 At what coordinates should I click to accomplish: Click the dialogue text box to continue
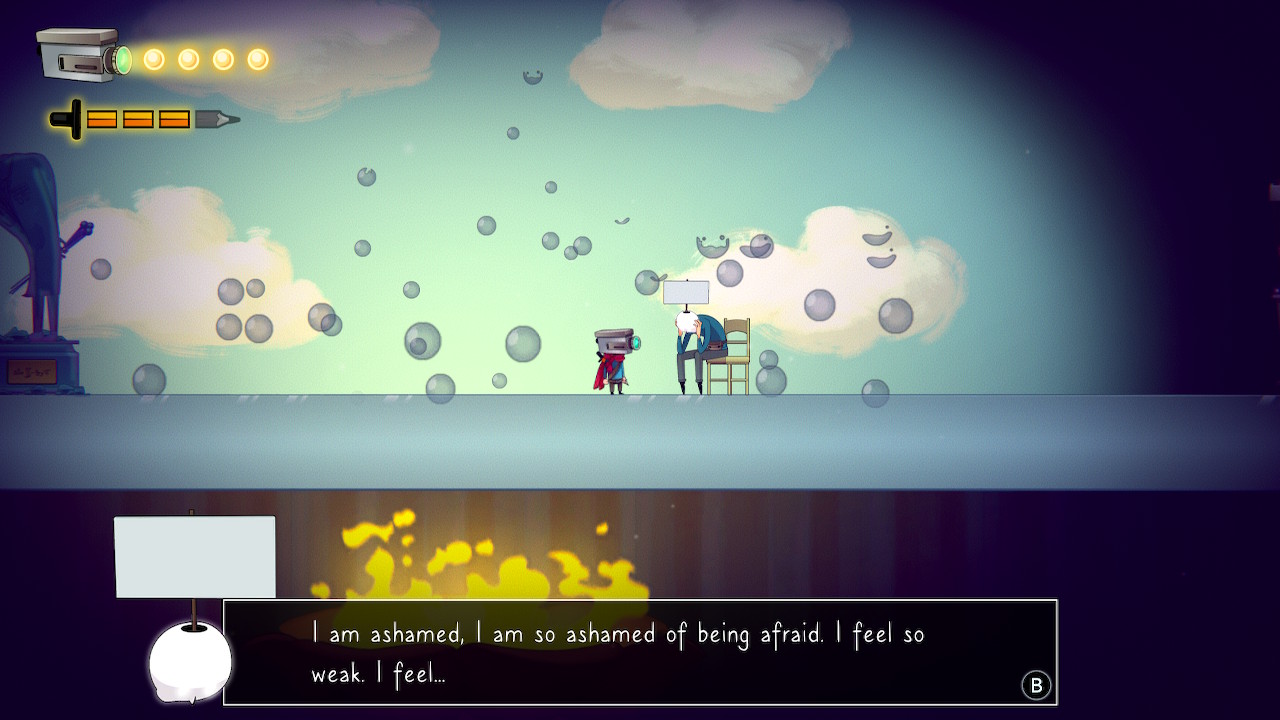click(x=640, y=652)
